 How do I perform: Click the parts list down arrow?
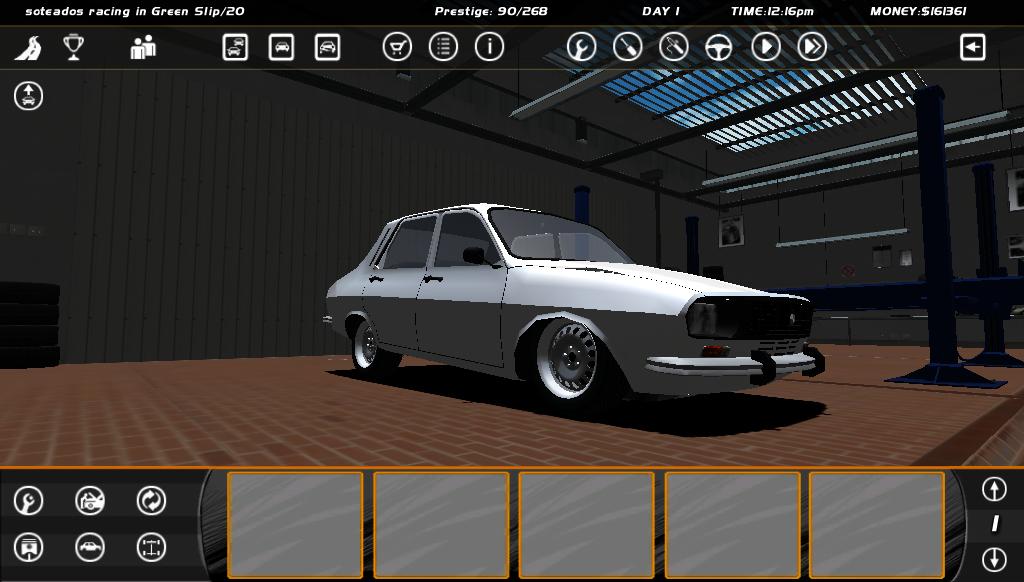point(993,558)
